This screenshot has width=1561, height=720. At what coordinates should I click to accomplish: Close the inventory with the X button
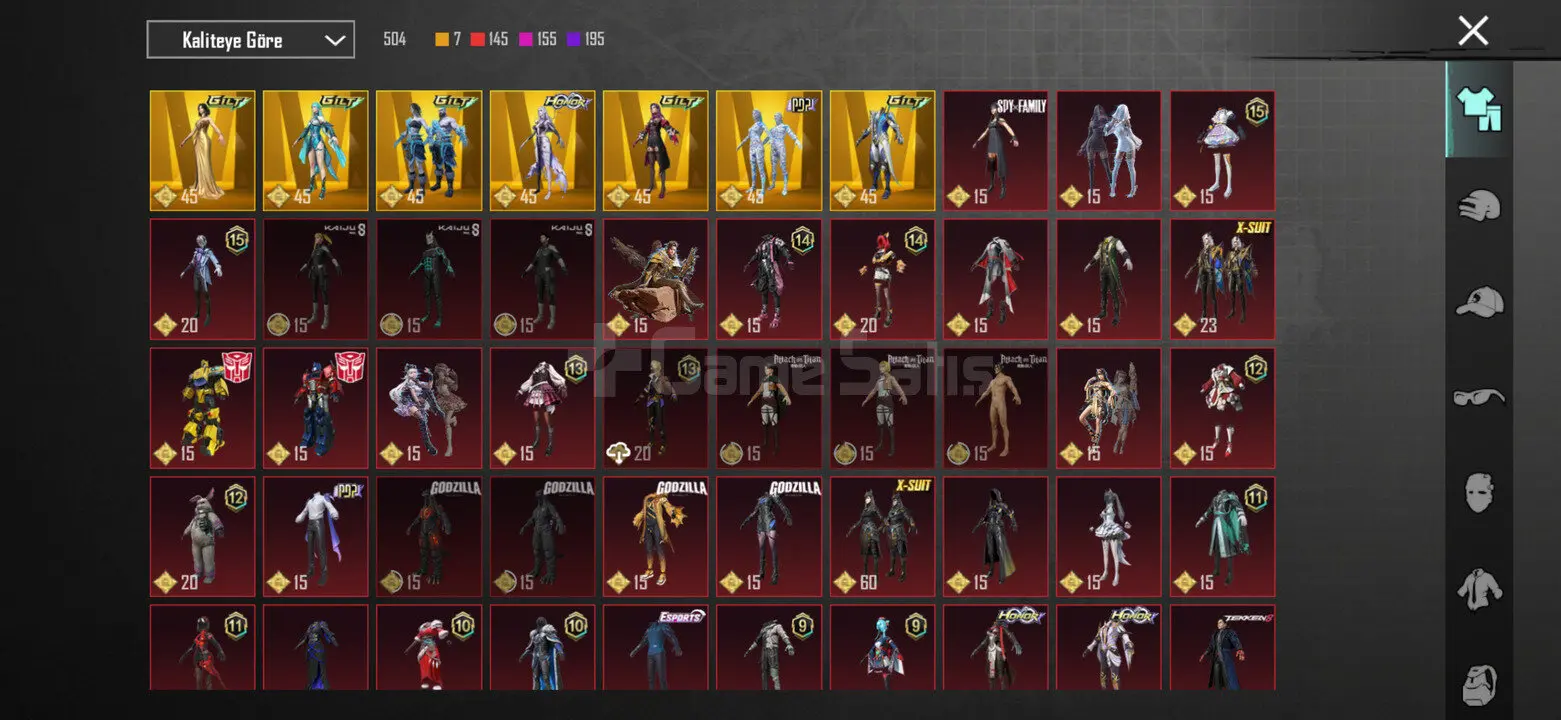[1473, 31]
